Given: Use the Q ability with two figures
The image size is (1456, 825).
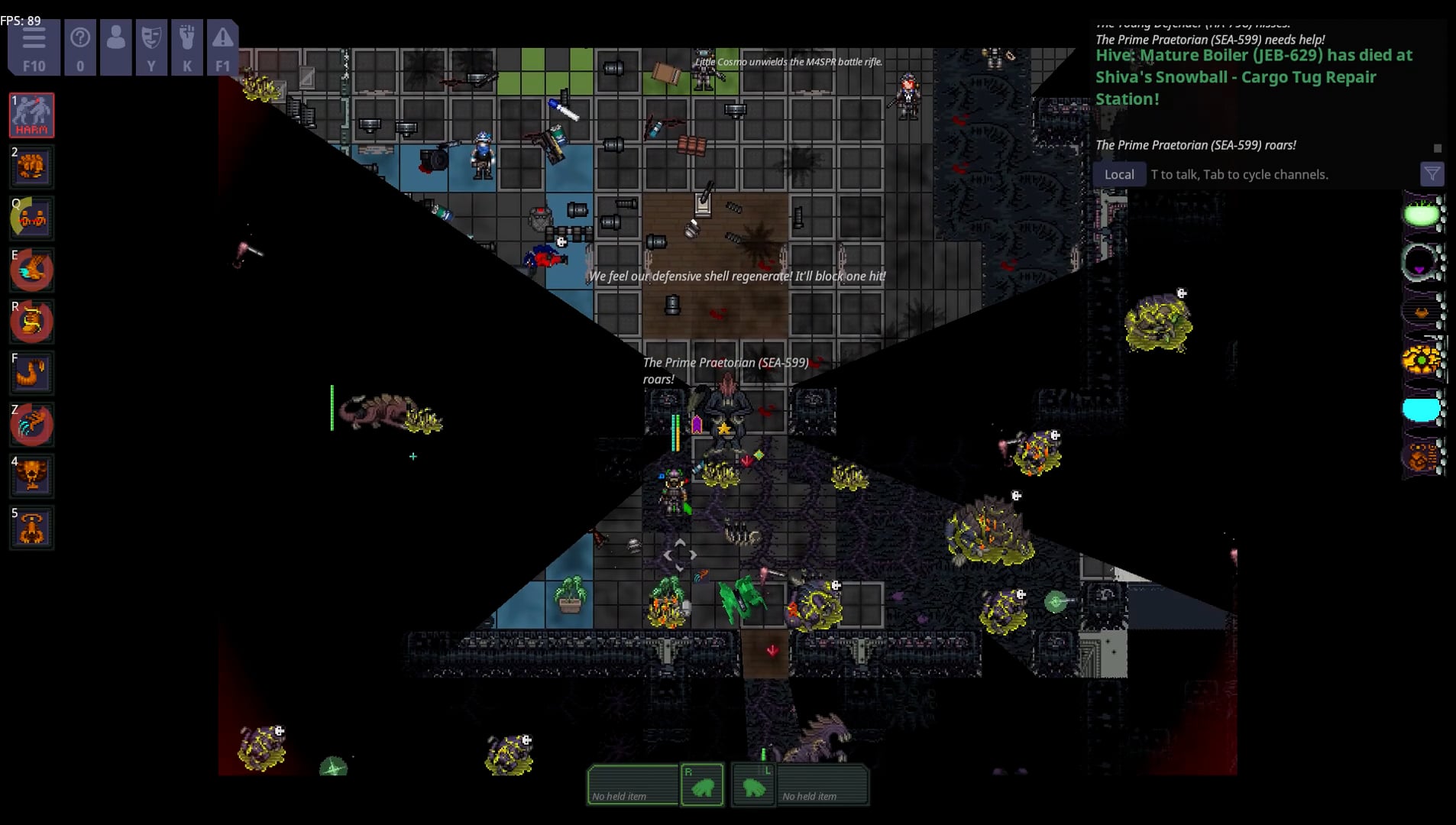Looking at the screenshot, I should 31,218.
